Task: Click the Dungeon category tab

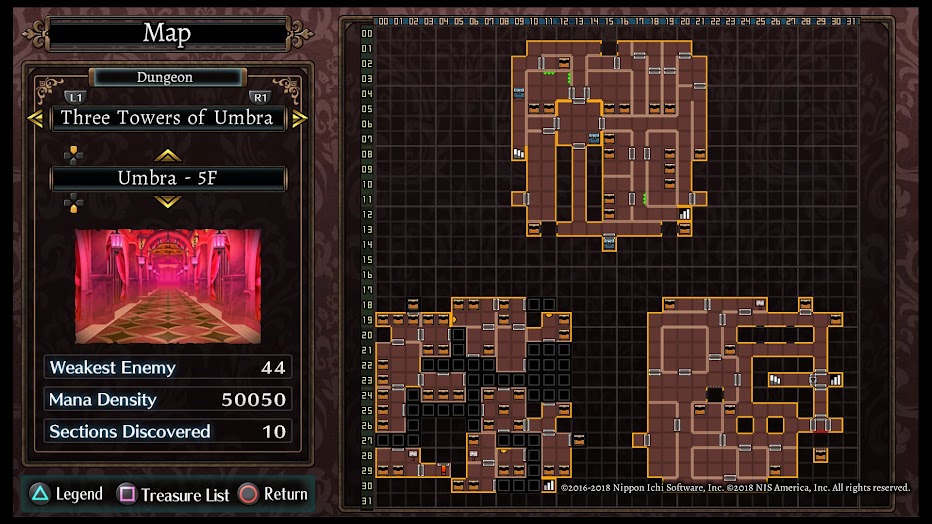Action: (166, 77)
